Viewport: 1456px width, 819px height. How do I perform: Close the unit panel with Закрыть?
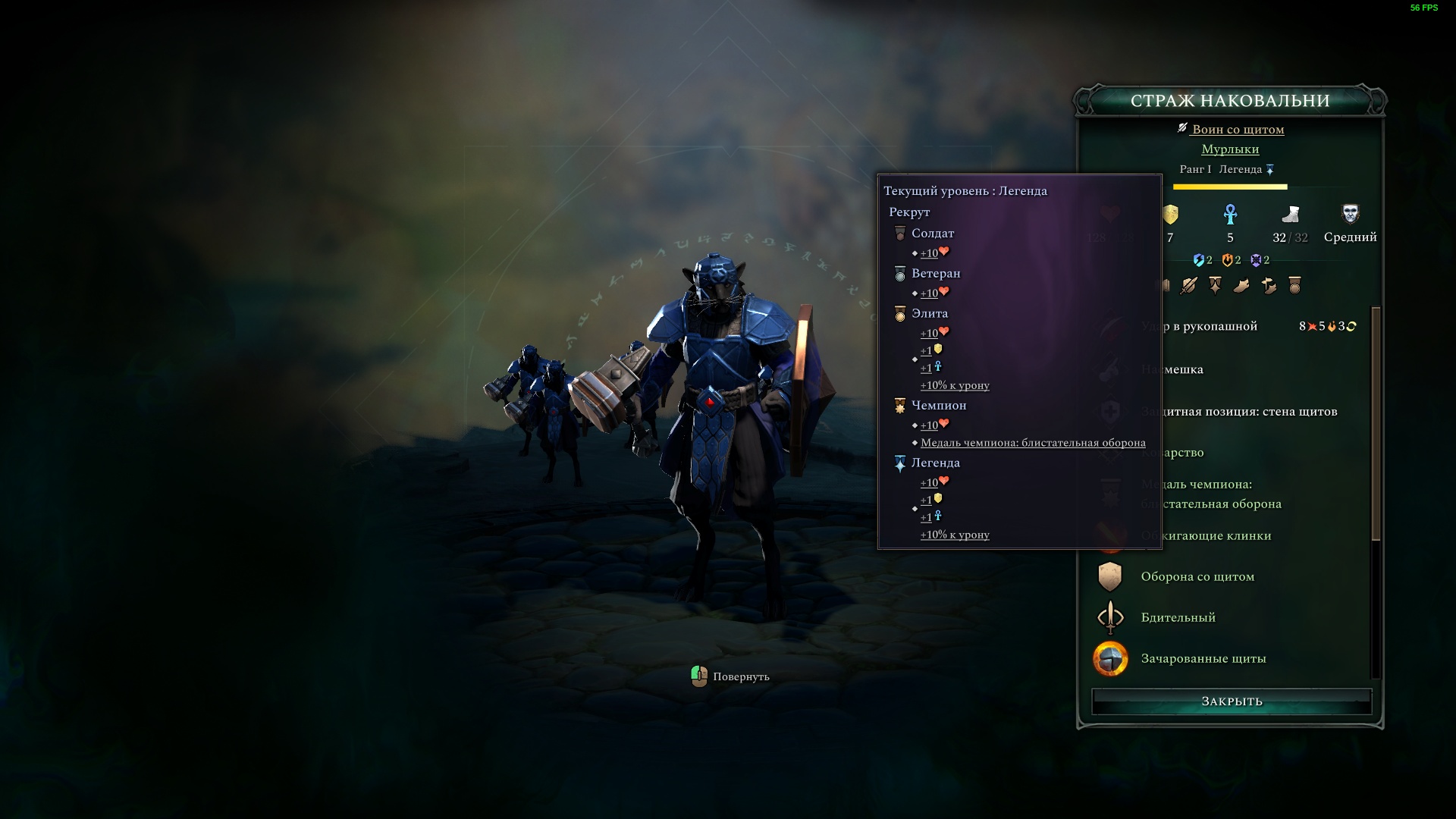pyautogui.click(x=1232, y=701)
